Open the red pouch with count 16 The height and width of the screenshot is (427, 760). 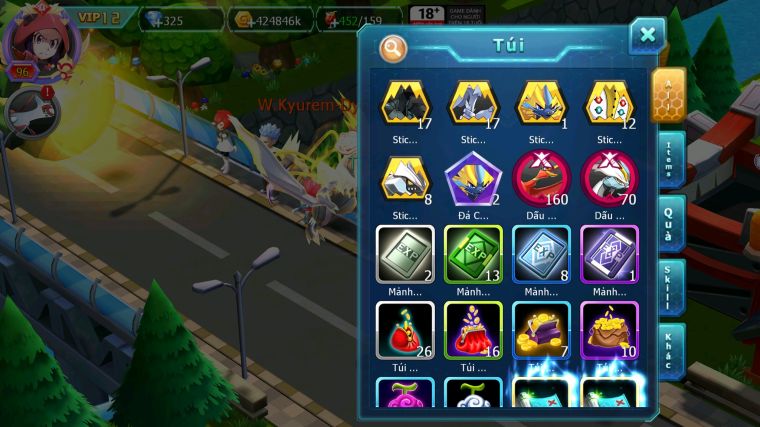(x=473, y=330)
